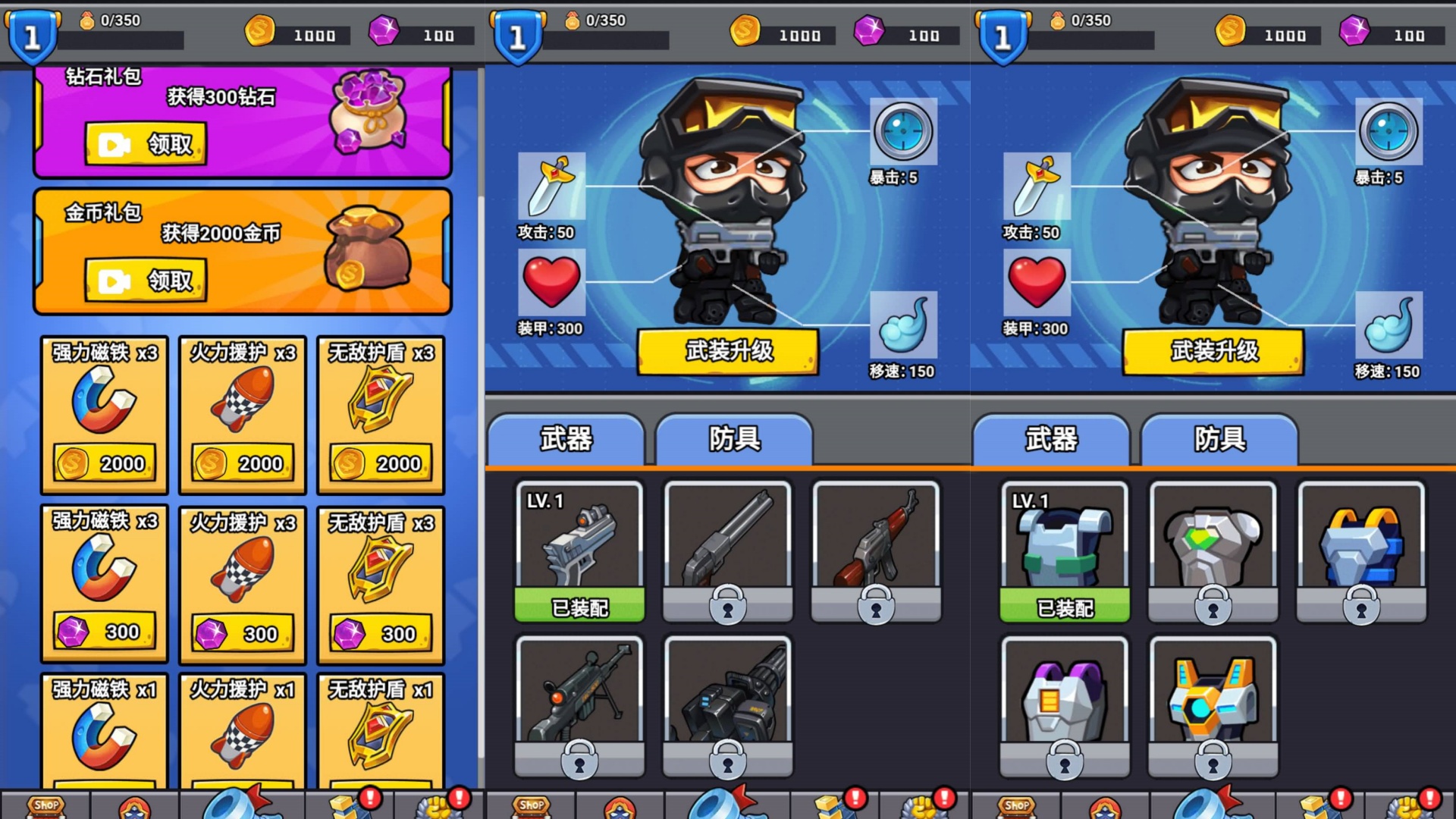
Task: Choose the locked shotgun weapon
Action: [x=728, y=551]
